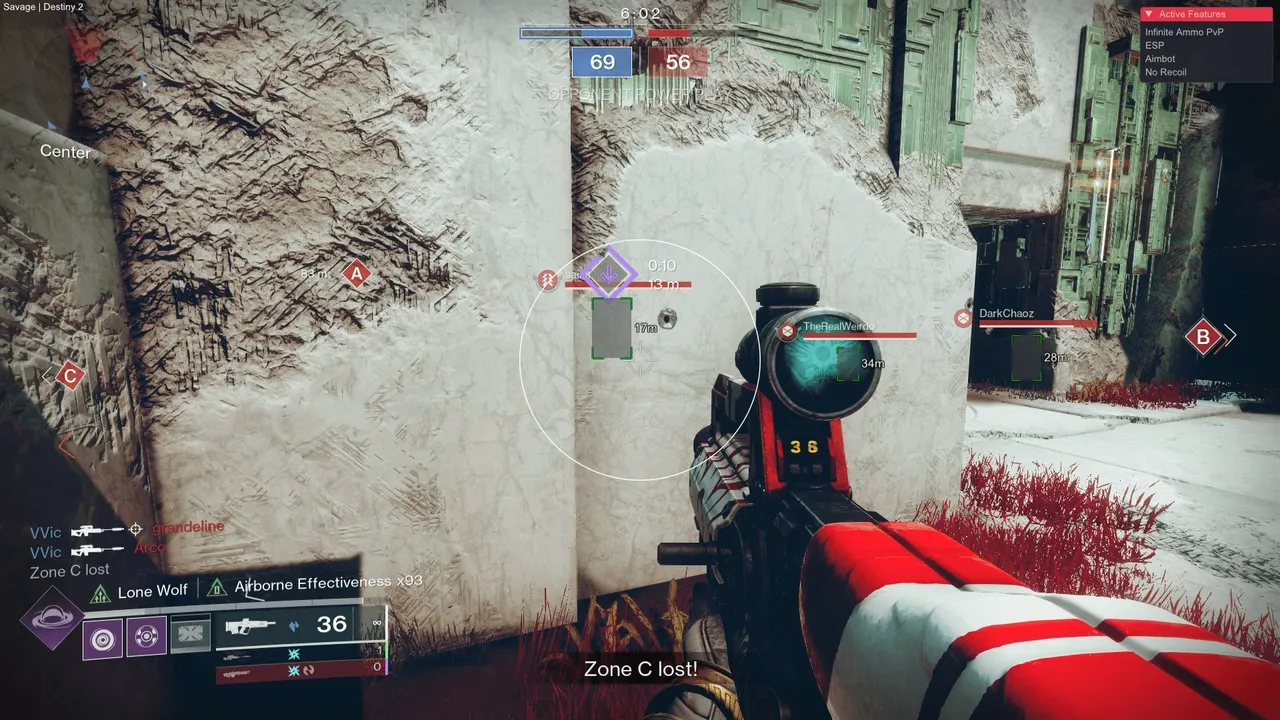Activate the concentric-rings grenade ability icon
Screen dimensions: 1280x720
(102, 637)
